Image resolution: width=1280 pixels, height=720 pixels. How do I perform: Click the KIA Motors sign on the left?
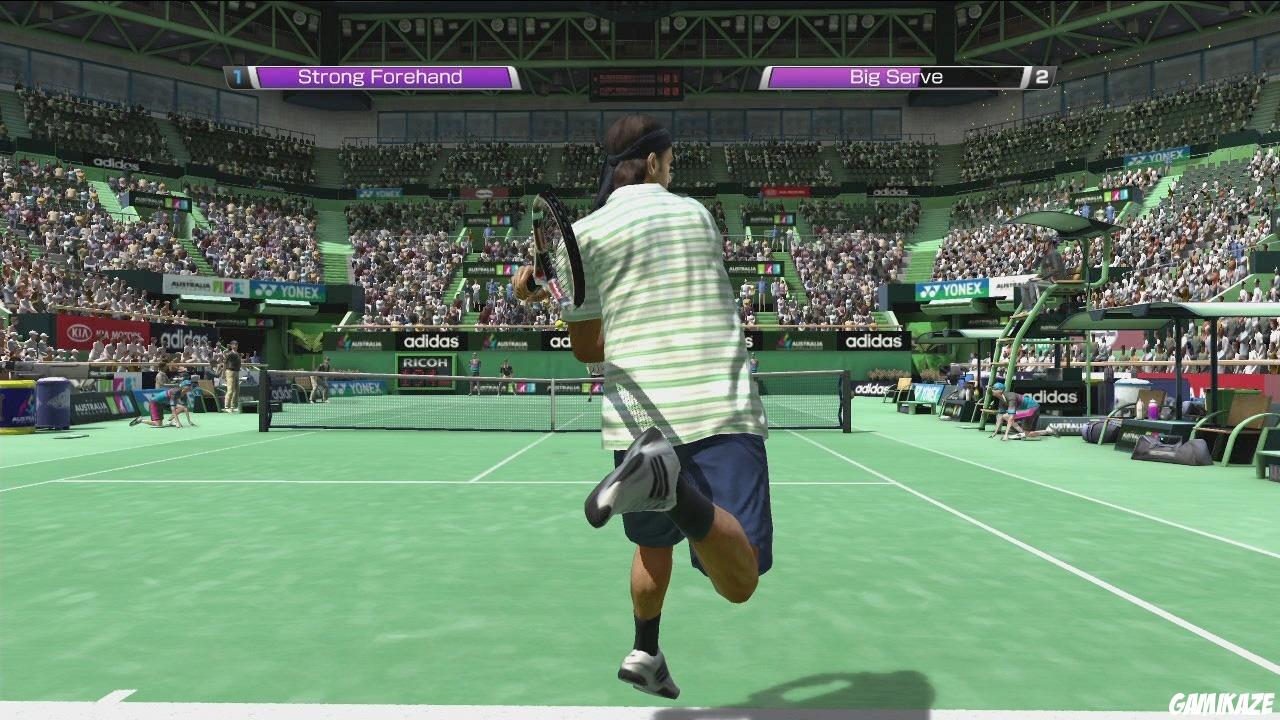click(100, 333)
